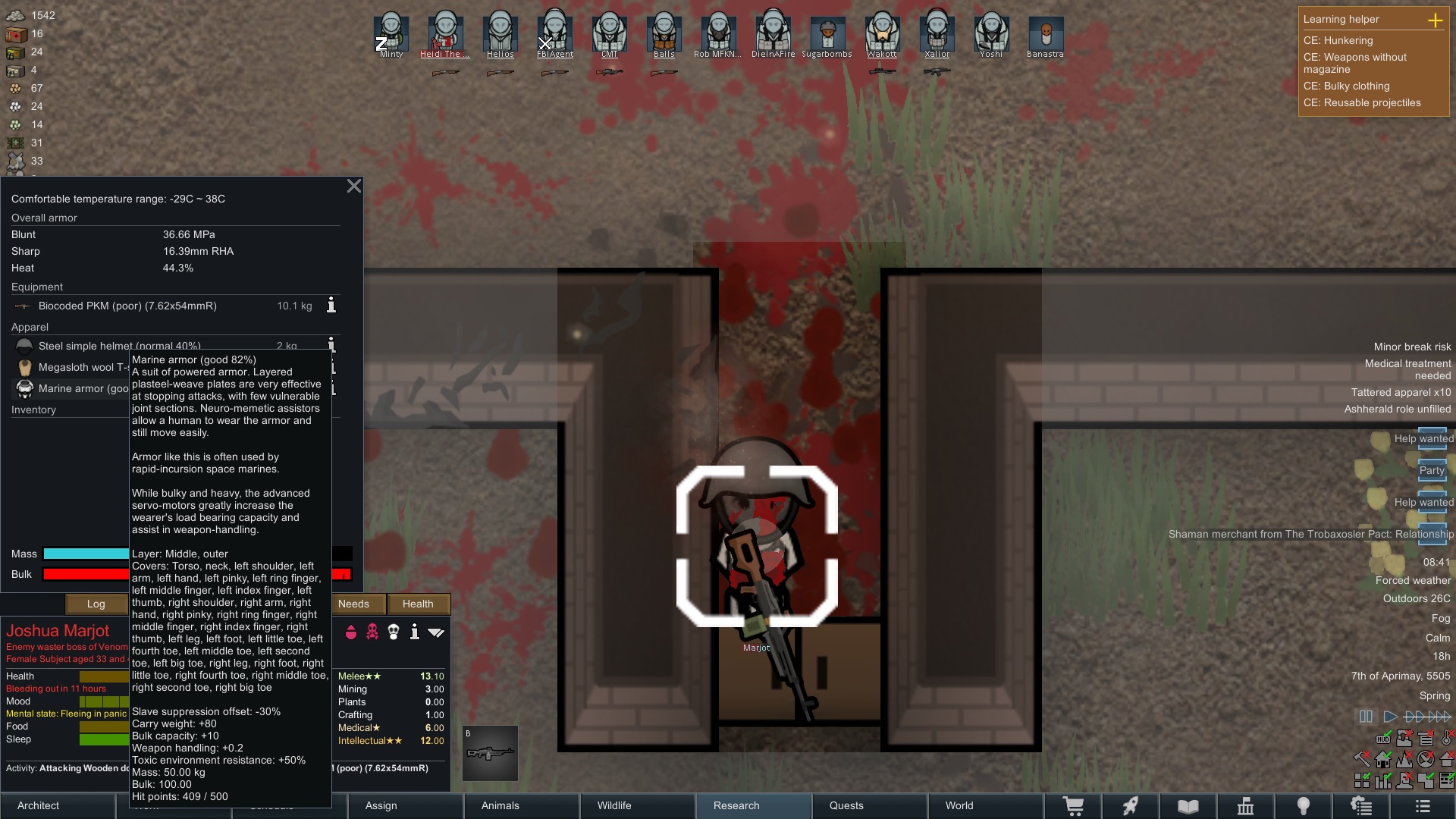Expand Learning helper with the plus button

click(1437, 21)
